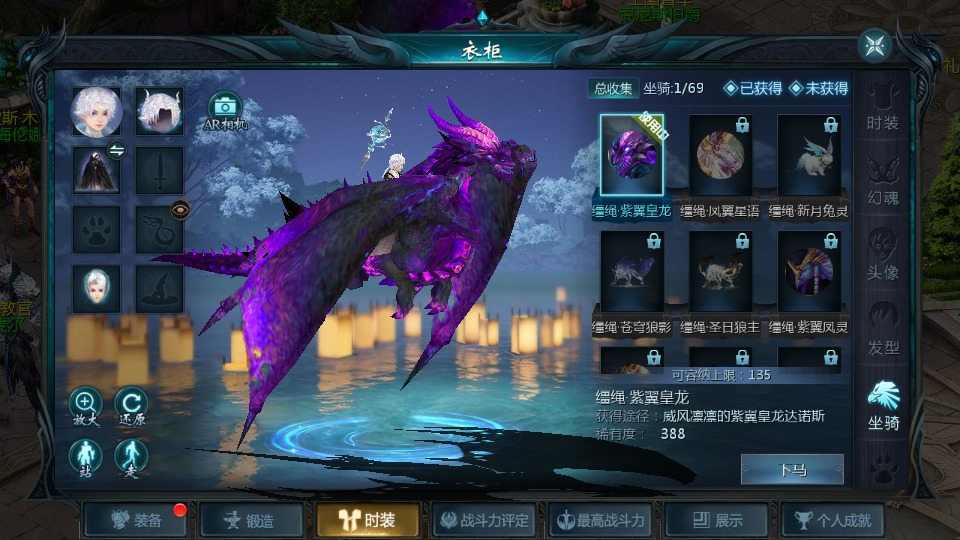Close the wardrobe window
This screenshot has height=540, width=960.
pyautogui.click(x=875, y=45)
